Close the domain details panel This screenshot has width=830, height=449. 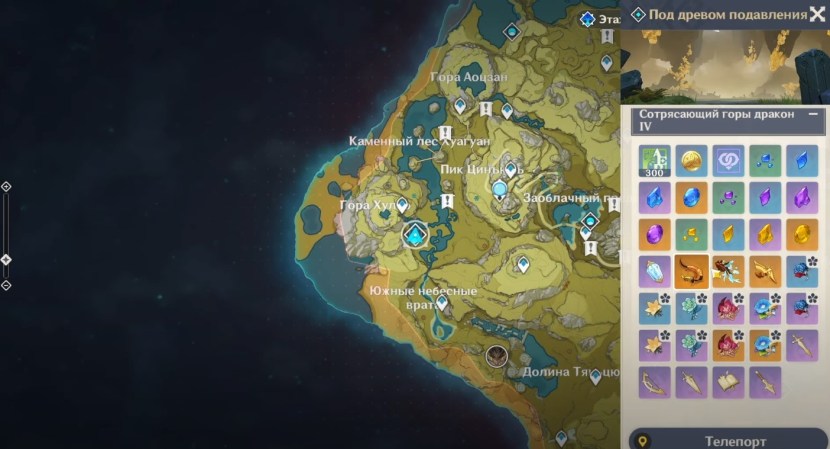(x=817, y=14)
